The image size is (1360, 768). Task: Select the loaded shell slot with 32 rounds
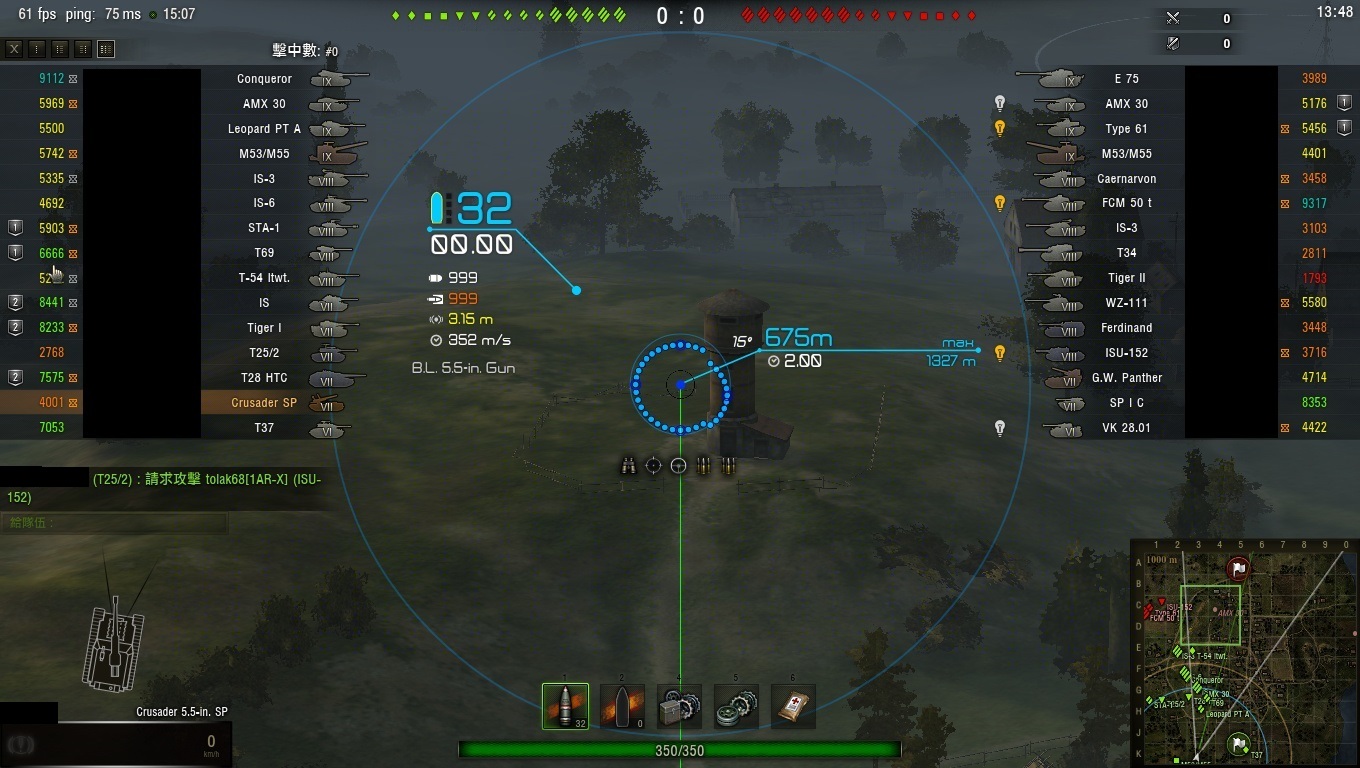[x=565, y=706]
